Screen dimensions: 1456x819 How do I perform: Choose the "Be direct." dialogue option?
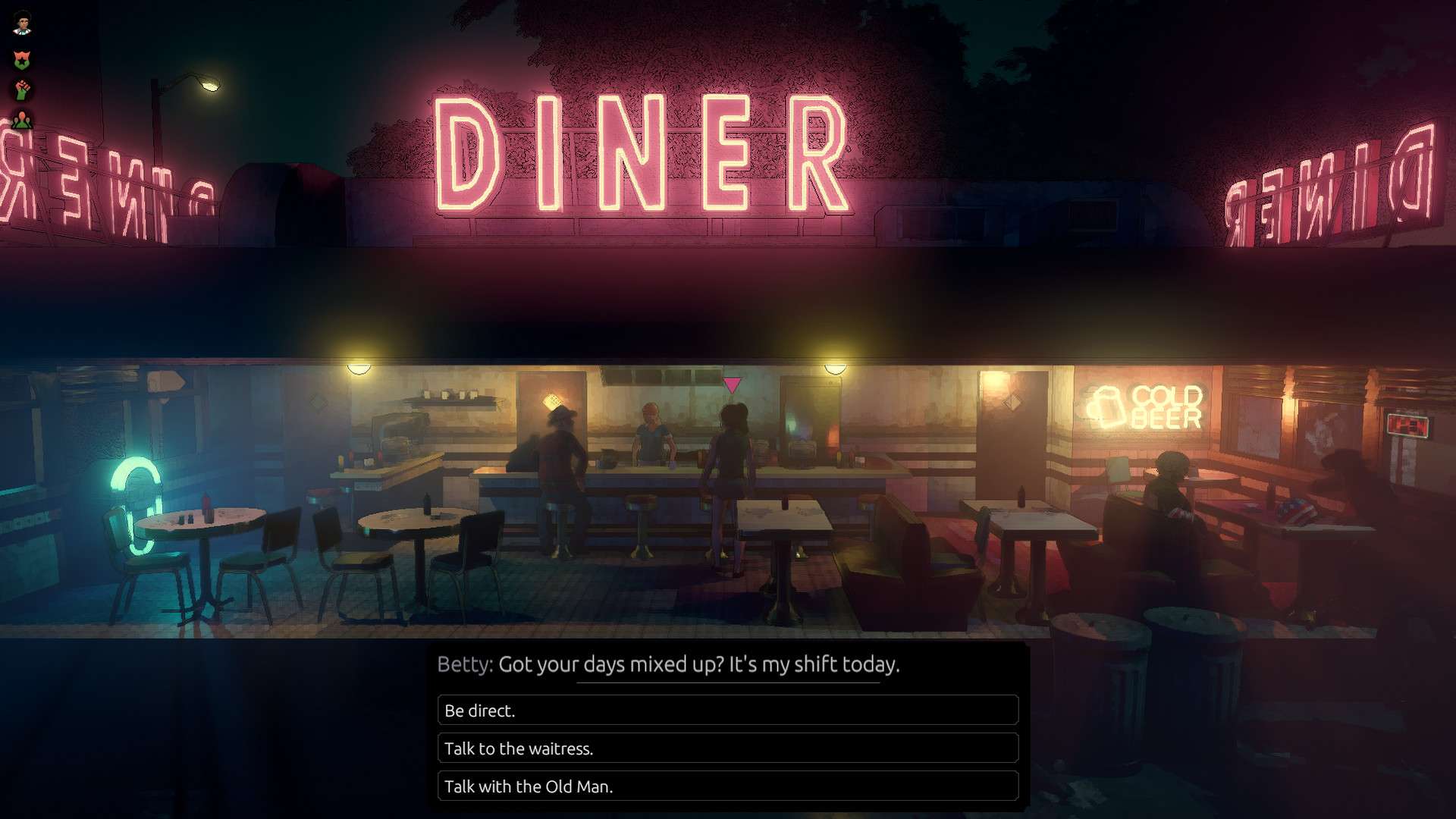coord(727,711)
